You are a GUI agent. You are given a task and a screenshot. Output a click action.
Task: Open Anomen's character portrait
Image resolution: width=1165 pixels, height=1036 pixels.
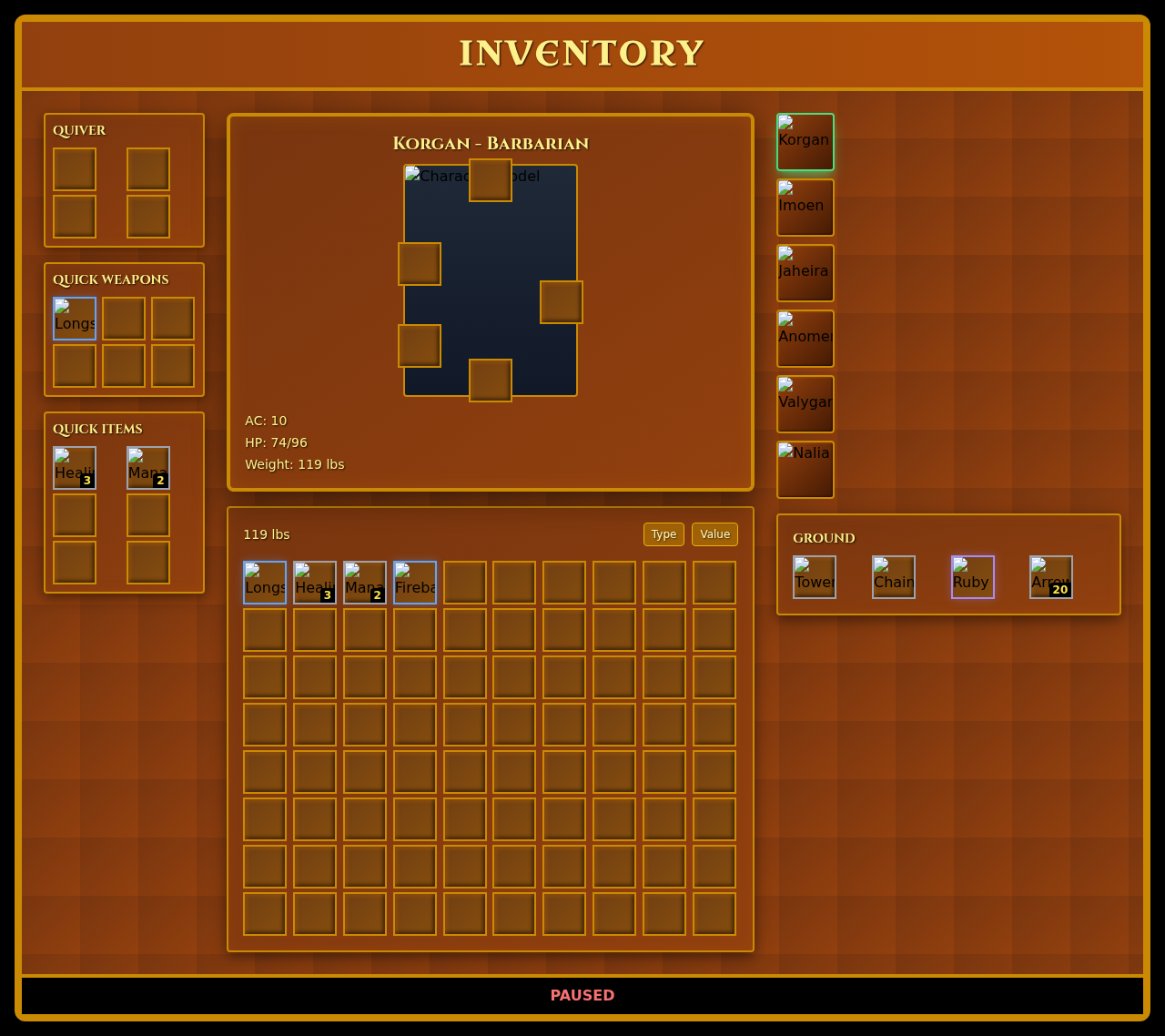pos(805,338)
